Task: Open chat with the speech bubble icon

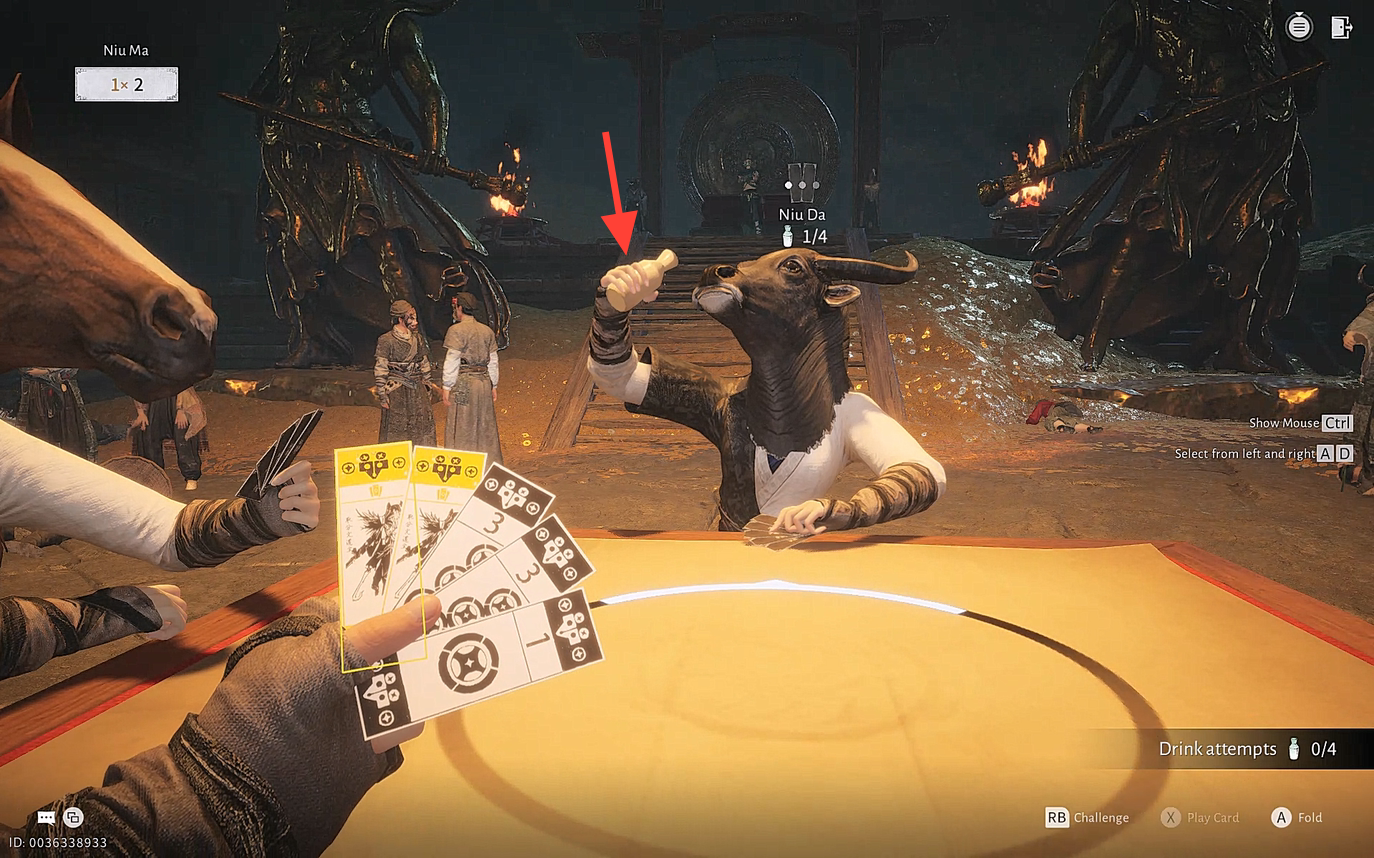Action: tap(46, 817)
